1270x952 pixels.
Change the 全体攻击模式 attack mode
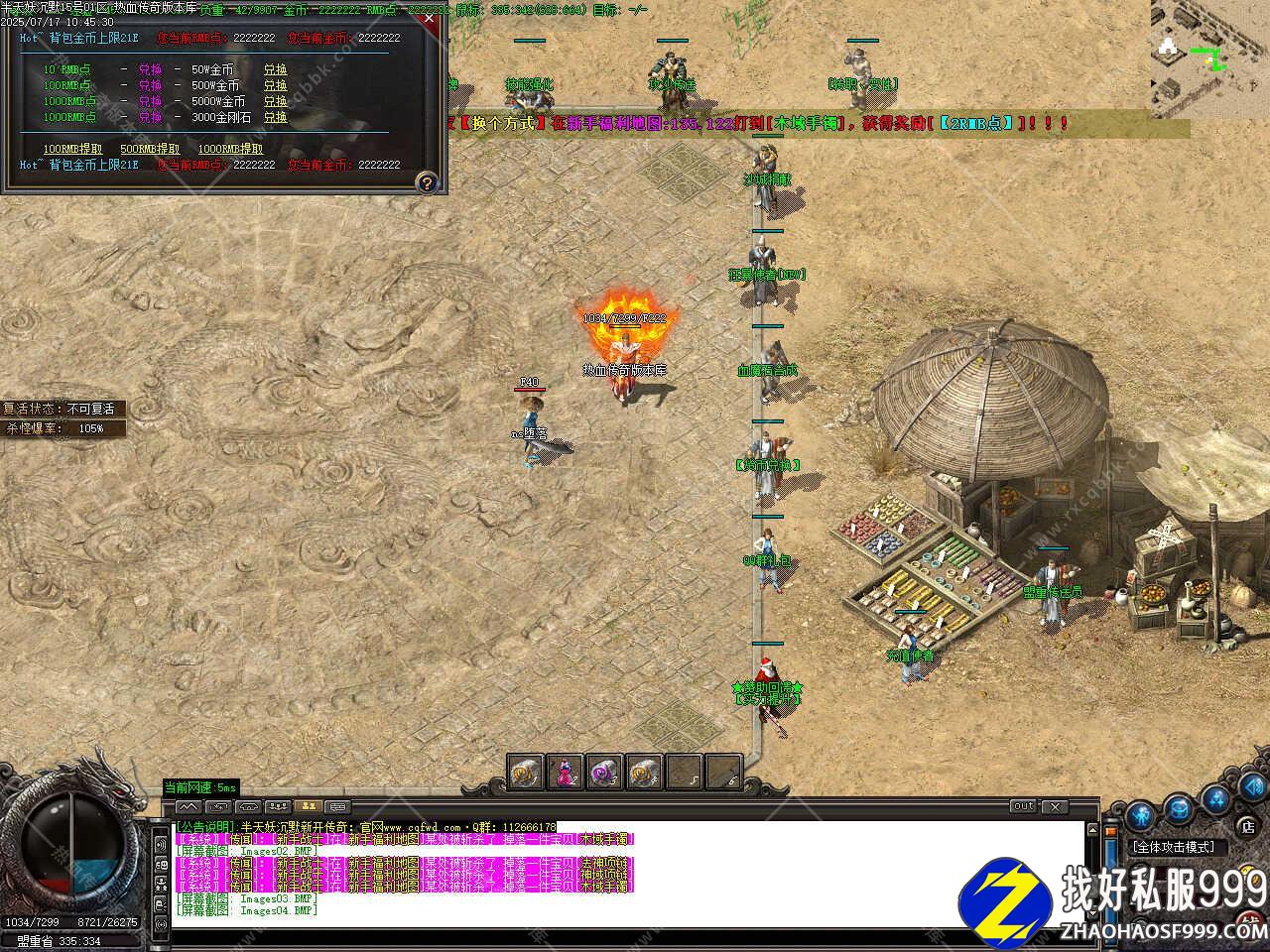click(x=1173, y=847)
